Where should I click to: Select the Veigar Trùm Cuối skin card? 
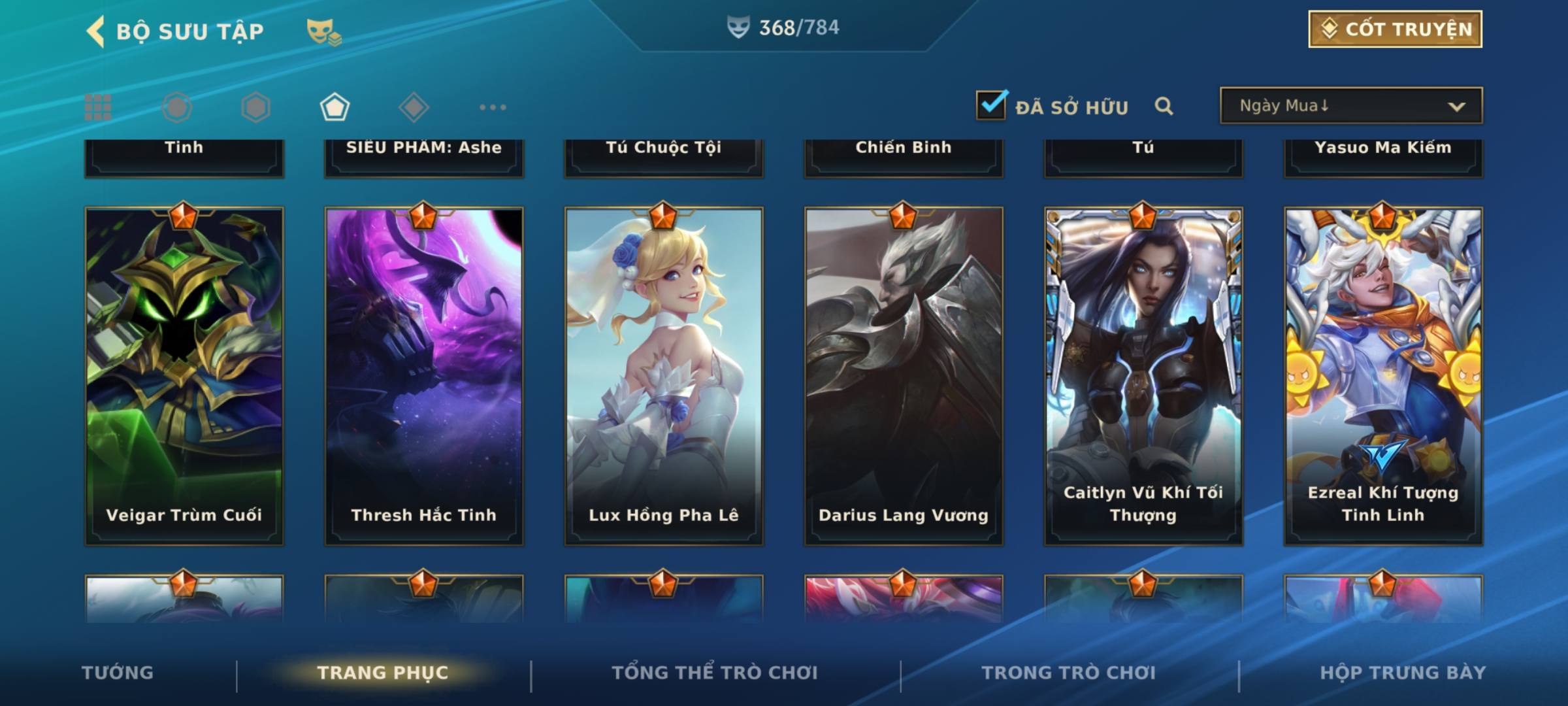[x=184, y=376]
